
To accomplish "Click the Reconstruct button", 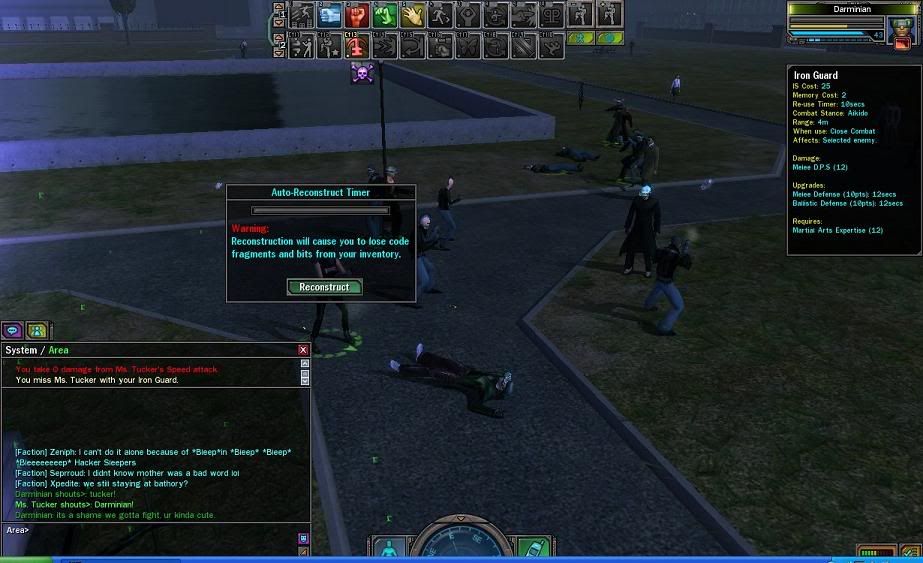I will [x=324, y=287].
